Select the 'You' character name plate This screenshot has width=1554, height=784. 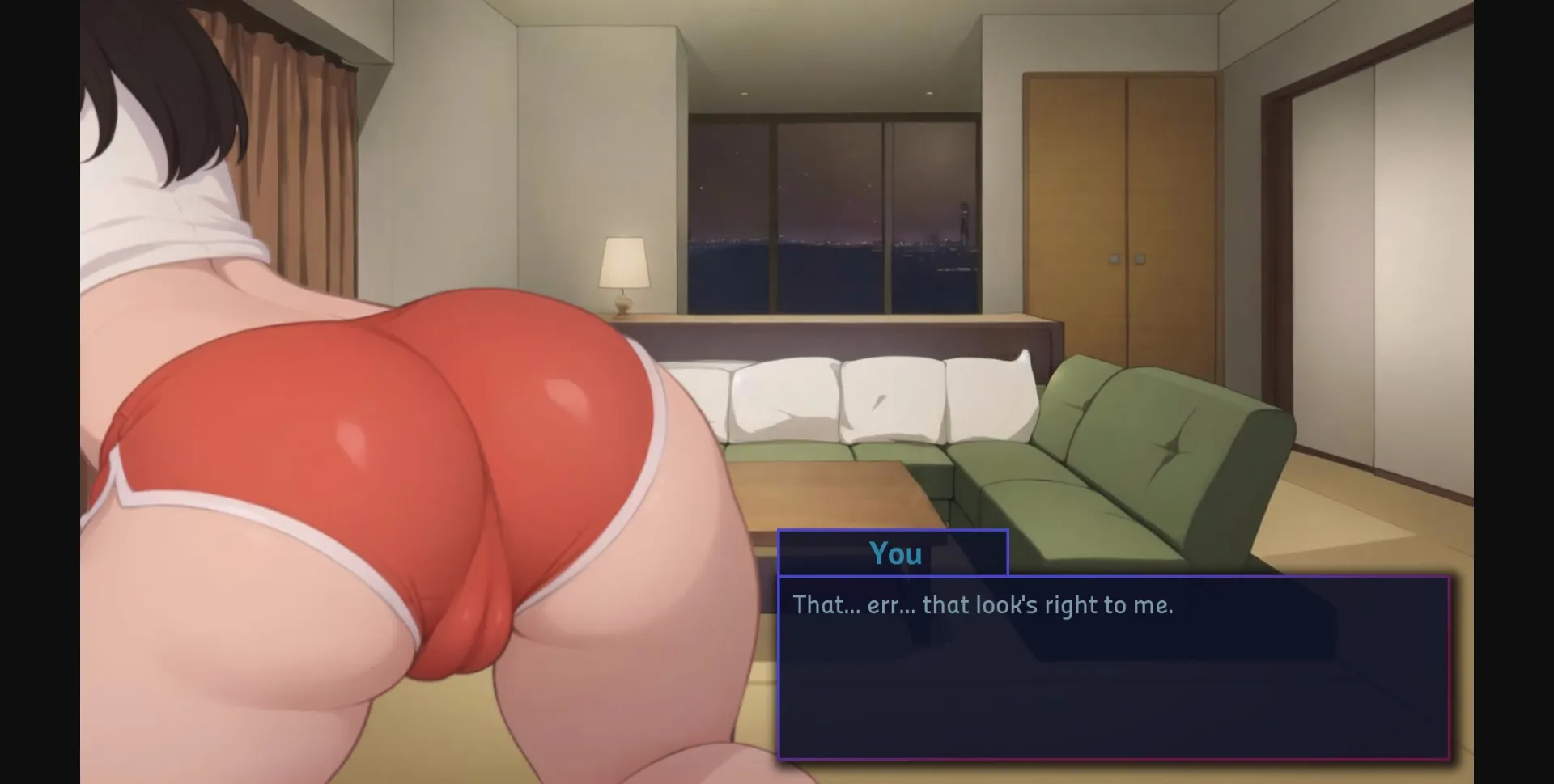pos(893,553)
